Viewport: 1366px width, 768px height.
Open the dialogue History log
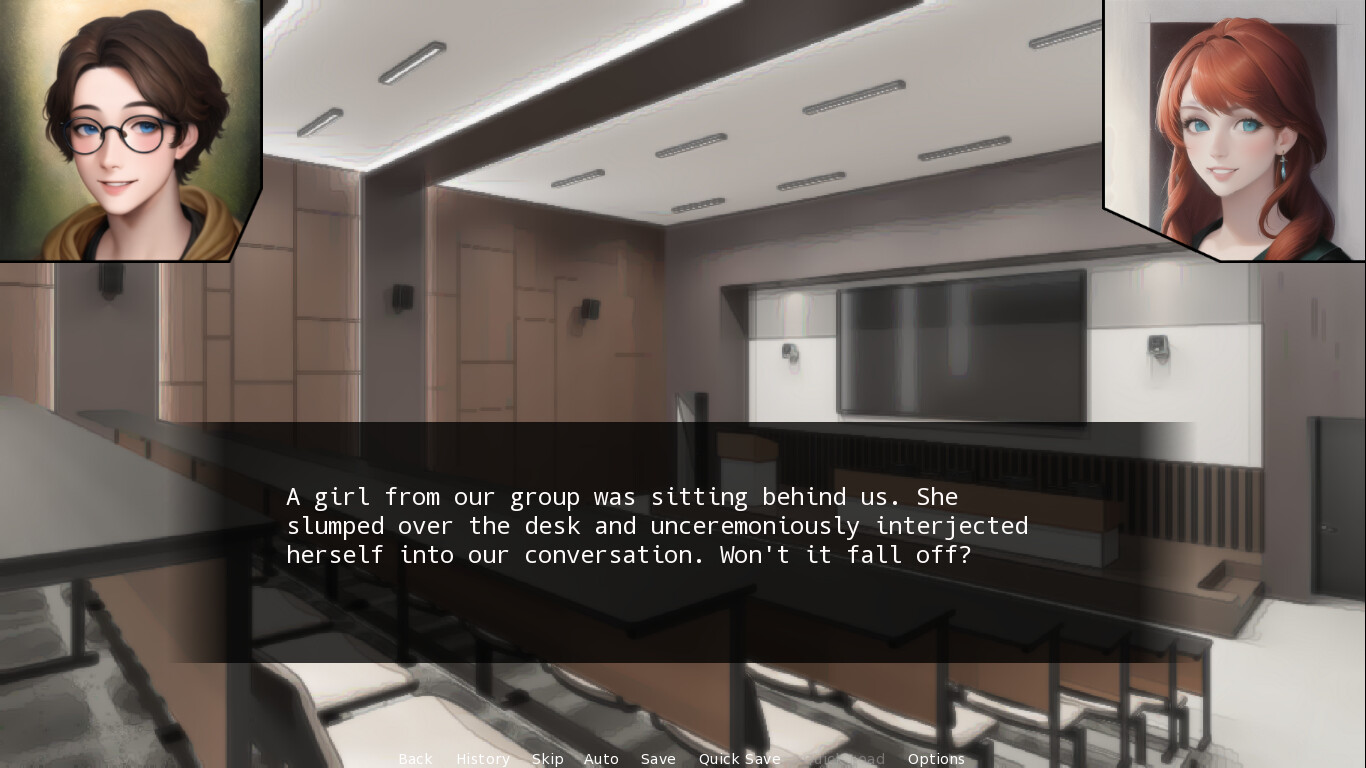(483, 759)
